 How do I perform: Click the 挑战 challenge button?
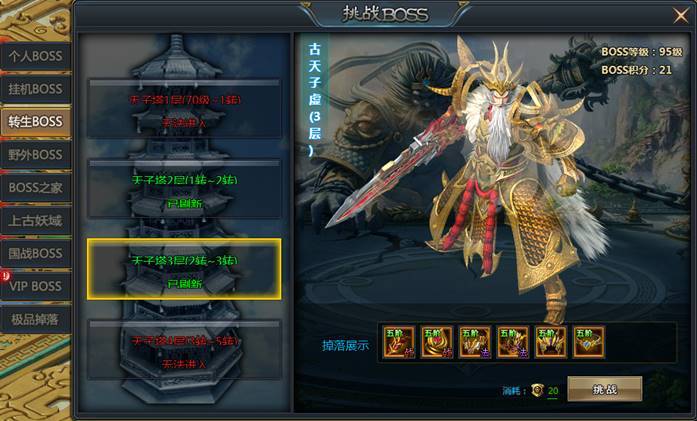604,389
